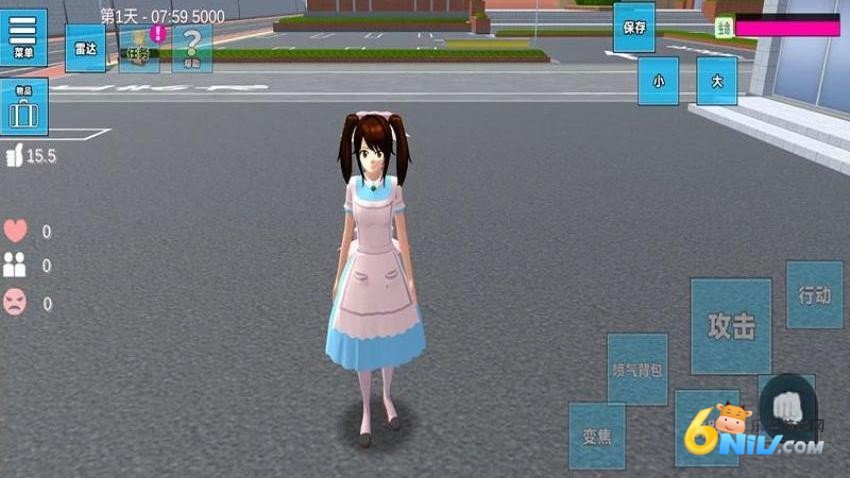This screenshot has width=850, height=478.
Task: Open the question mark help button
Action: point(192,48)
